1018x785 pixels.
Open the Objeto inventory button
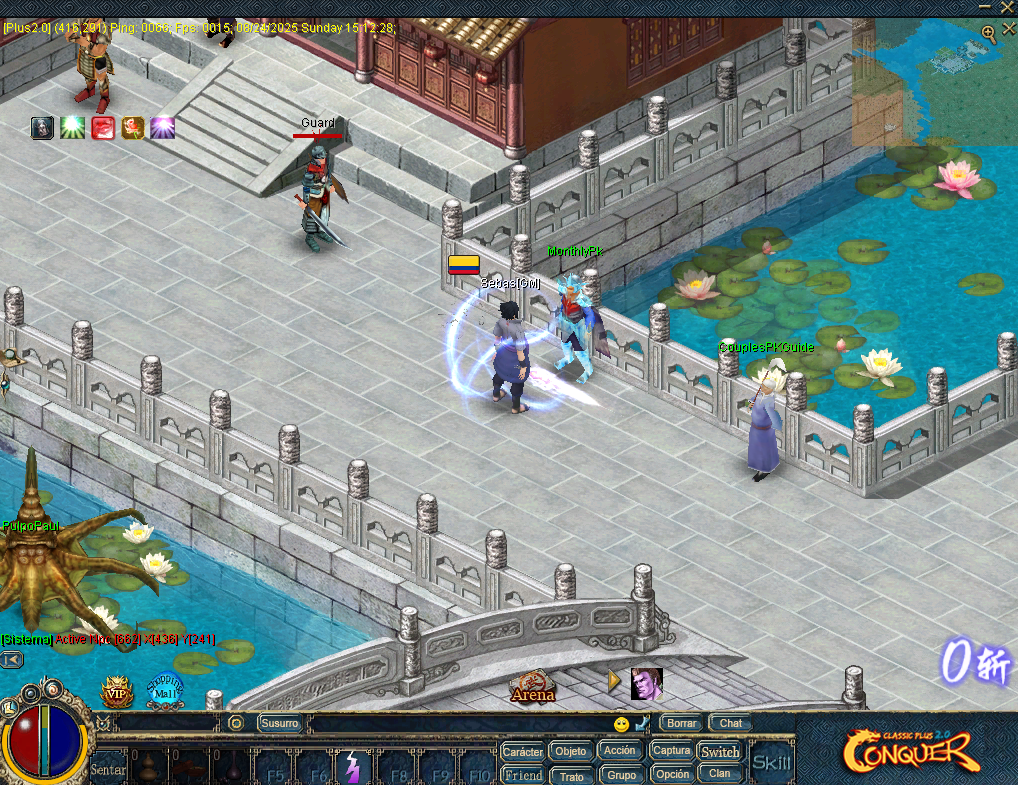pyautogui.click(x=571, y=751)
